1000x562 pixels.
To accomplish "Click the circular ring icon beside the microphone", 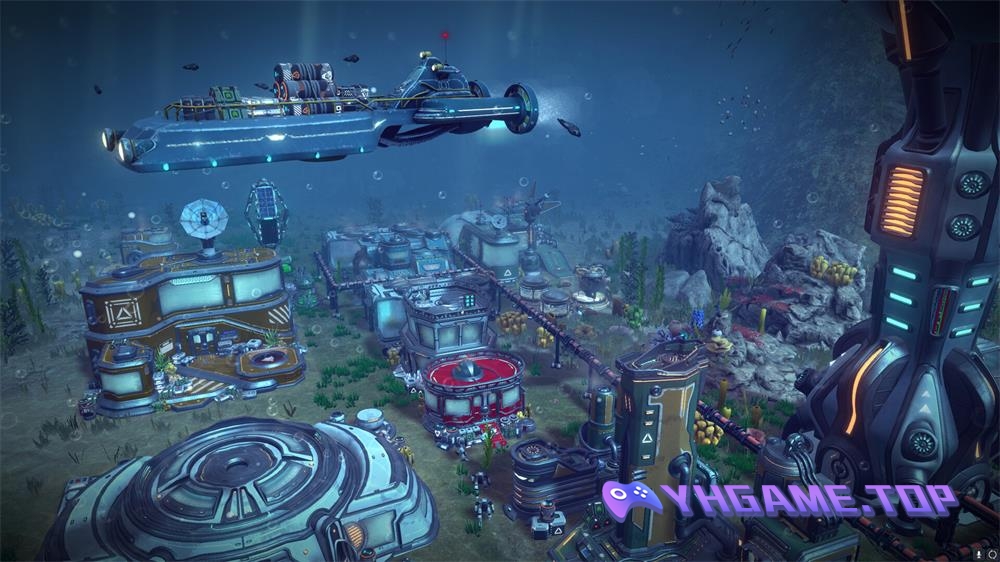I will click(992, 554).
